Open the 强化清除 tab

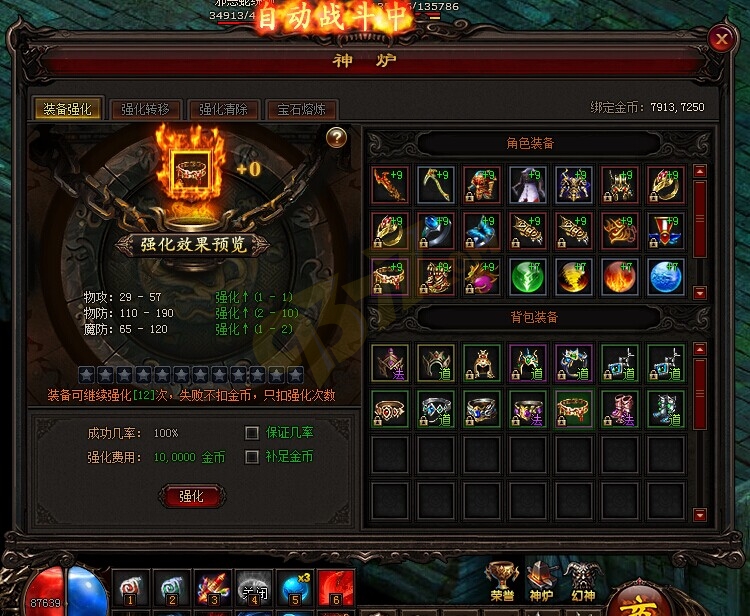223,110
